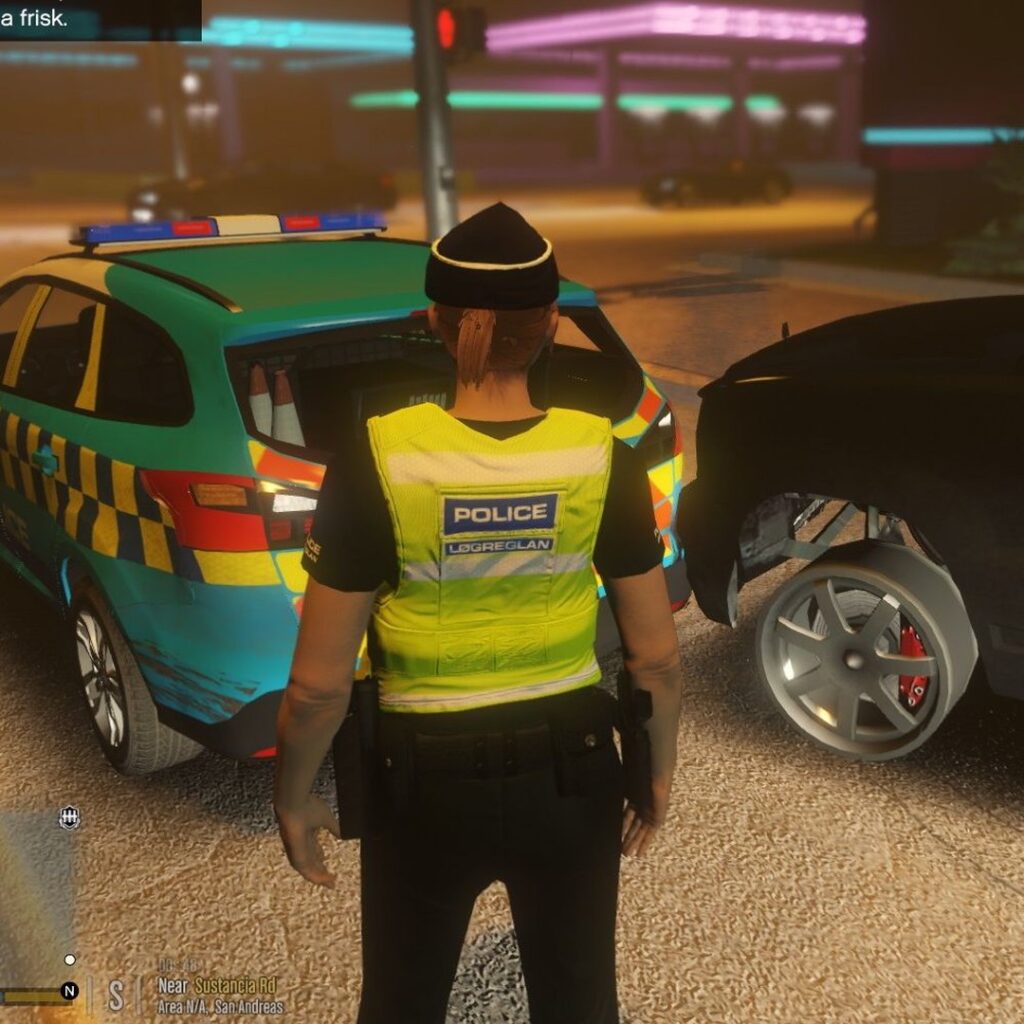Select the North indicator on the minimap

tap(69, 991)
